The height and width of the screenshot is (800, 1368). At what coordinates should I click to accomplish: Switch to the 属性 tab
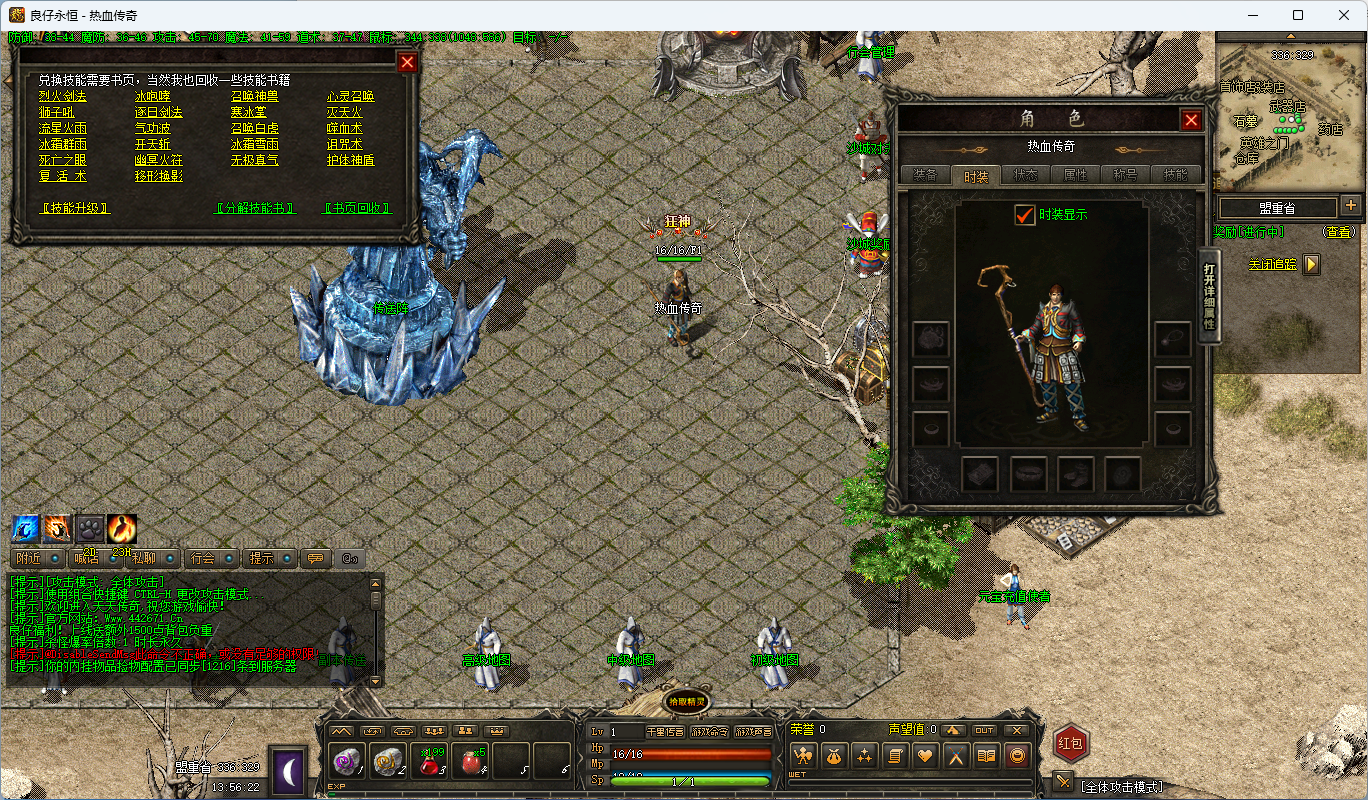pyautogui.click(x=1075, y=175)
